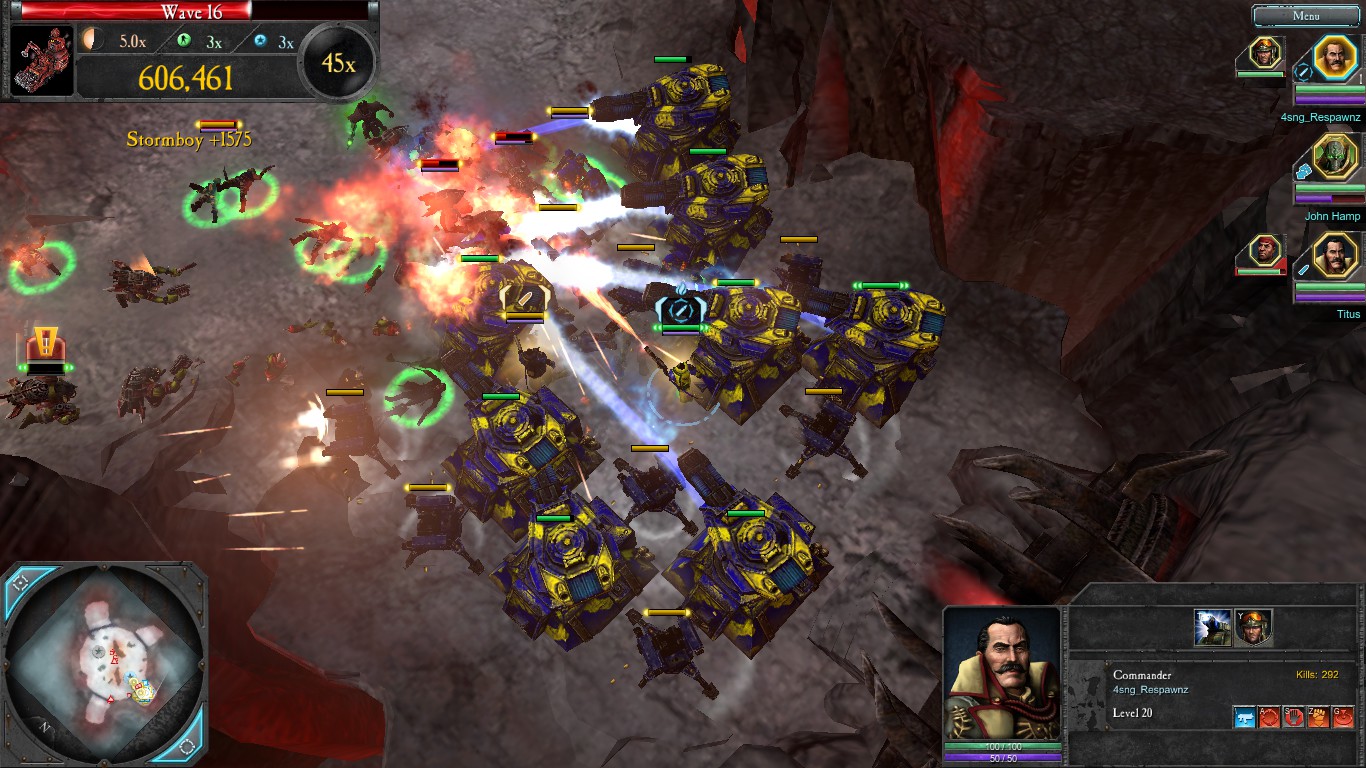Click the 45x combo counter circle

coord(338,61)
